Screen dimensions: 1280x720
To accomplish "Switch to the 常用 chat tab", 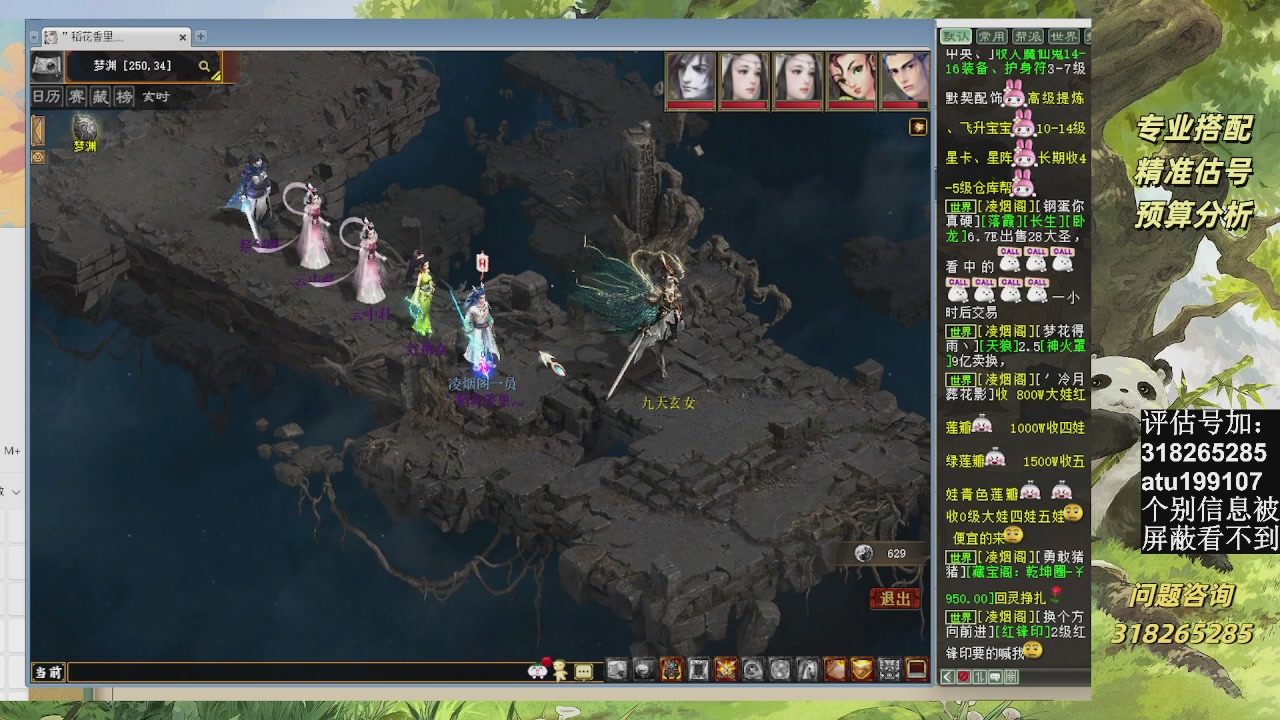I will pos(991,37).
